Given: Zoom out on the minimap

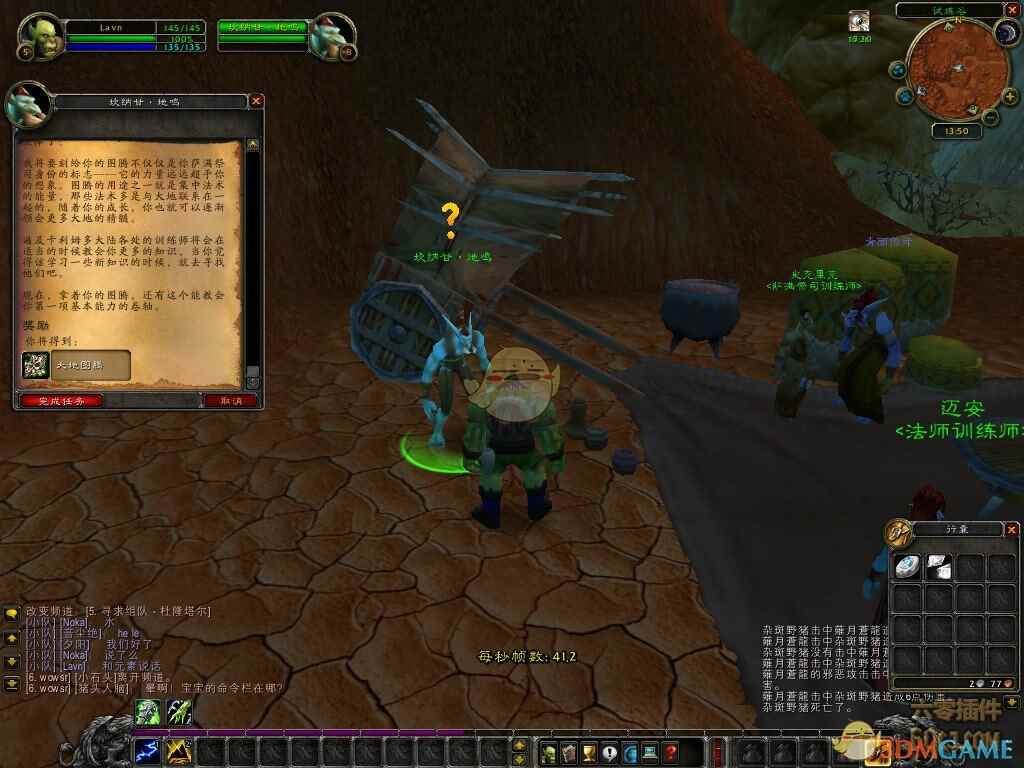Looking at the screenshot, I should [987, 117].
